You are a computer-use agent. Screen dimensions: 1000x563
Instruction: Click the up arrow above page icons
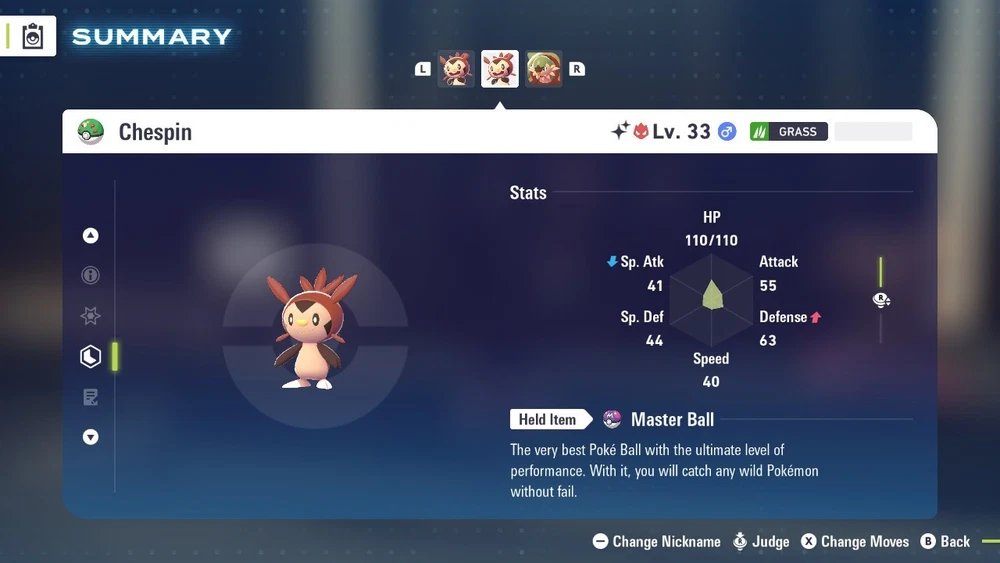91,236
